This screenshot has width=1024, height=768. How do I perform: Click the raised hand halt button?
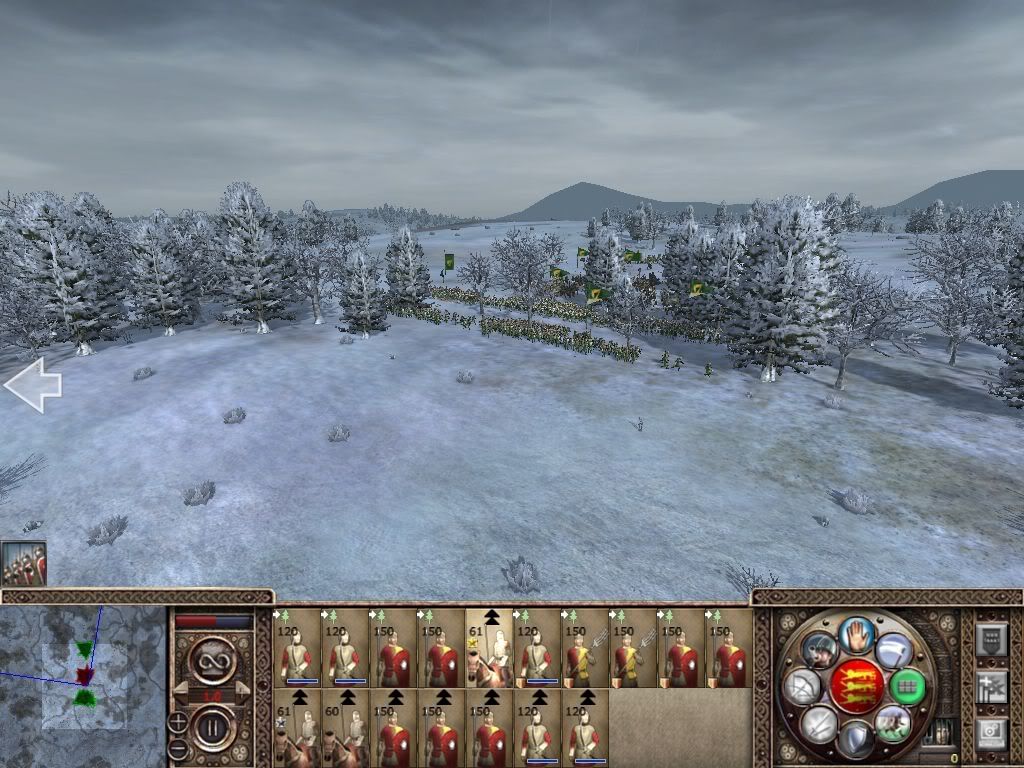pos(856,634)
